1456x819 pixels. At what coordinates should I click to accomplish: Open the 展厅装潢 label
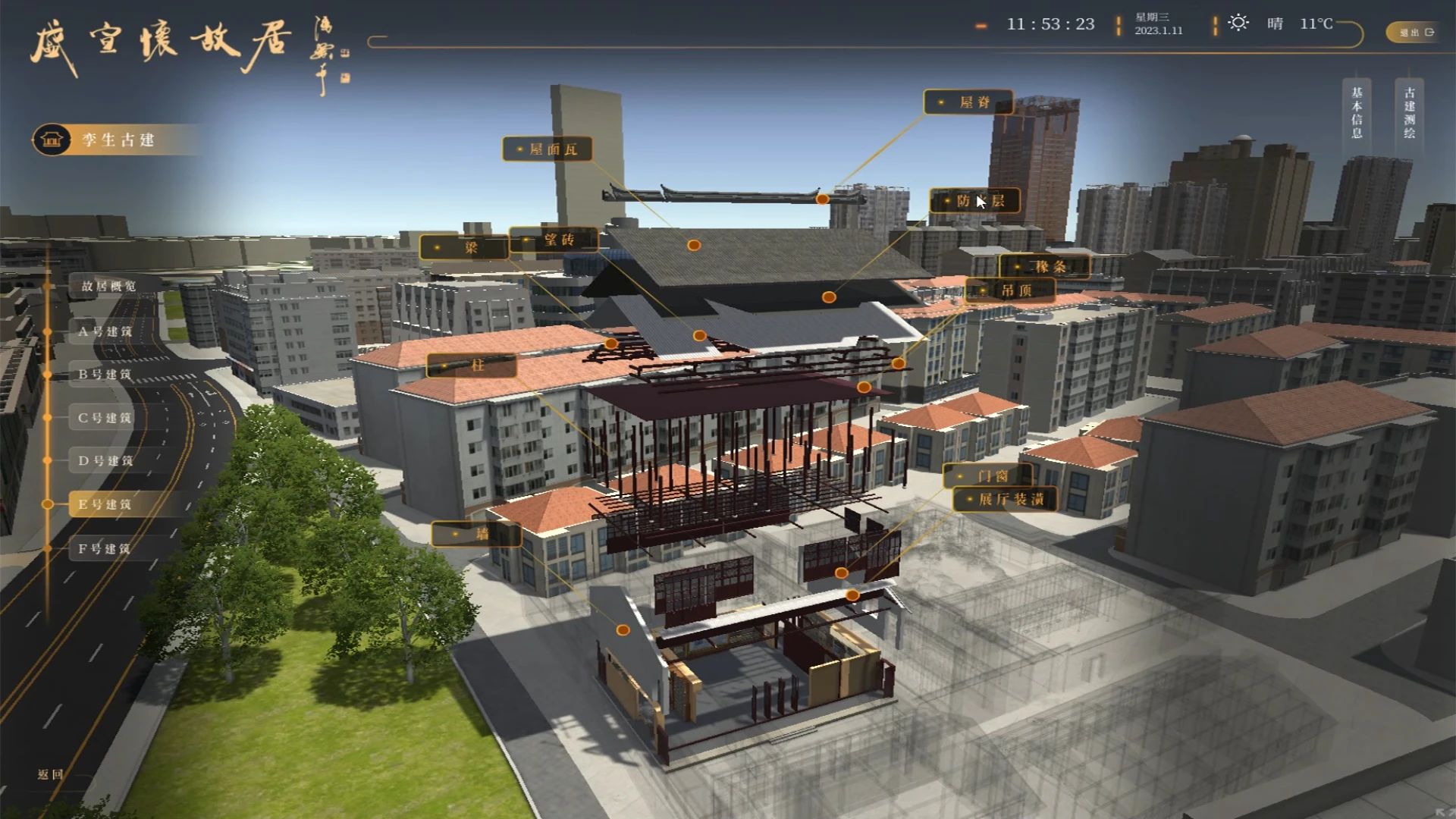coord(1006,499)
